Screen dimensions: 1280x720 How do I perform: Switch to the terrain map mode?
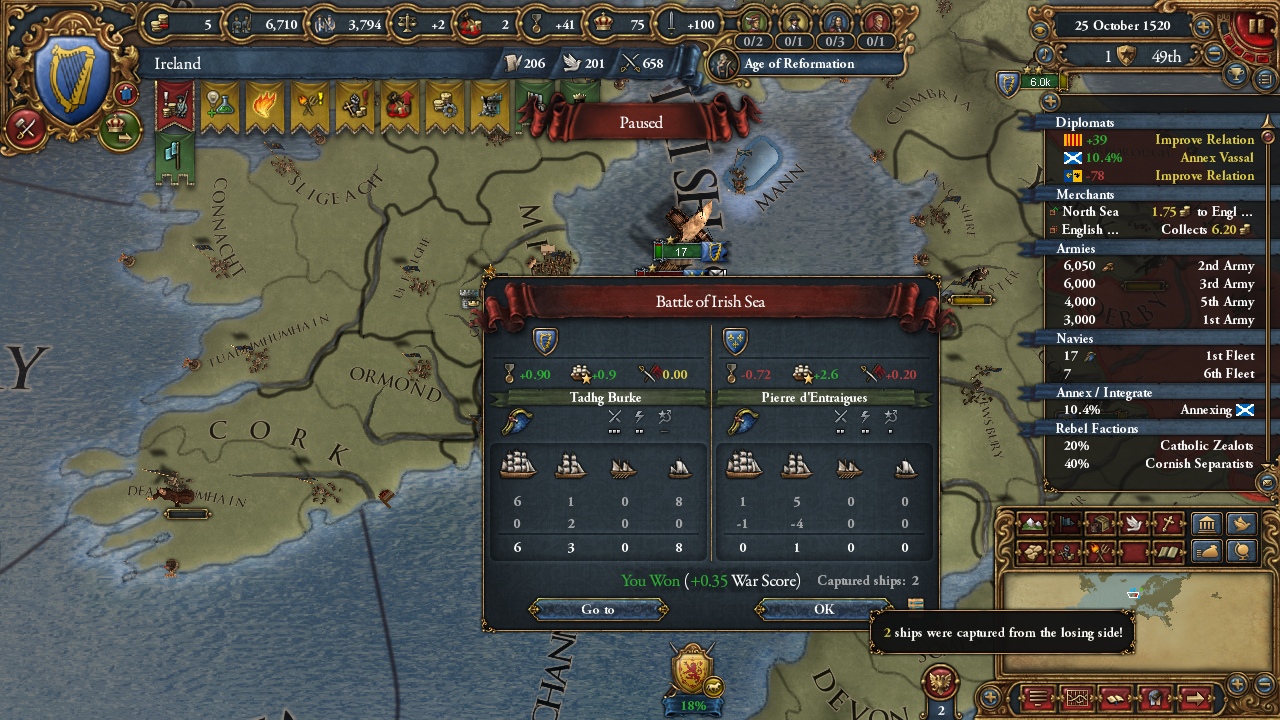(1030, 524)
